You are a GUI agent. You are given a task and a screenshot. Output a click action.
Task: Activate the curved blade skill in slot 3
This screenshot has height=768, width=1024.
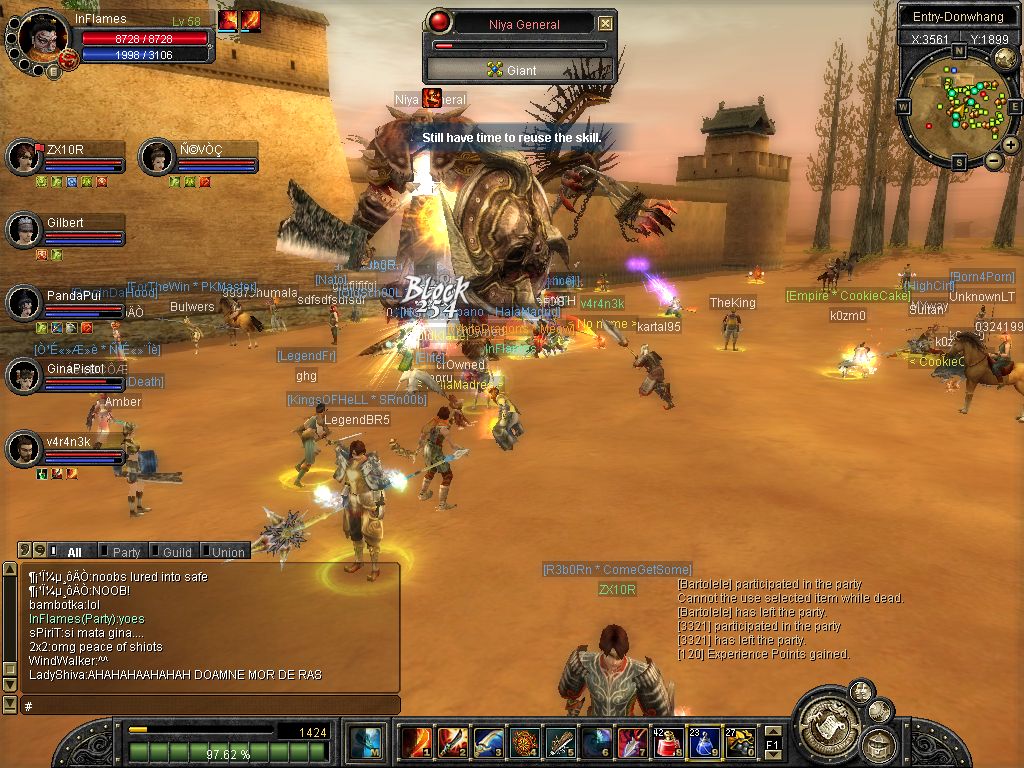[488, 743]
